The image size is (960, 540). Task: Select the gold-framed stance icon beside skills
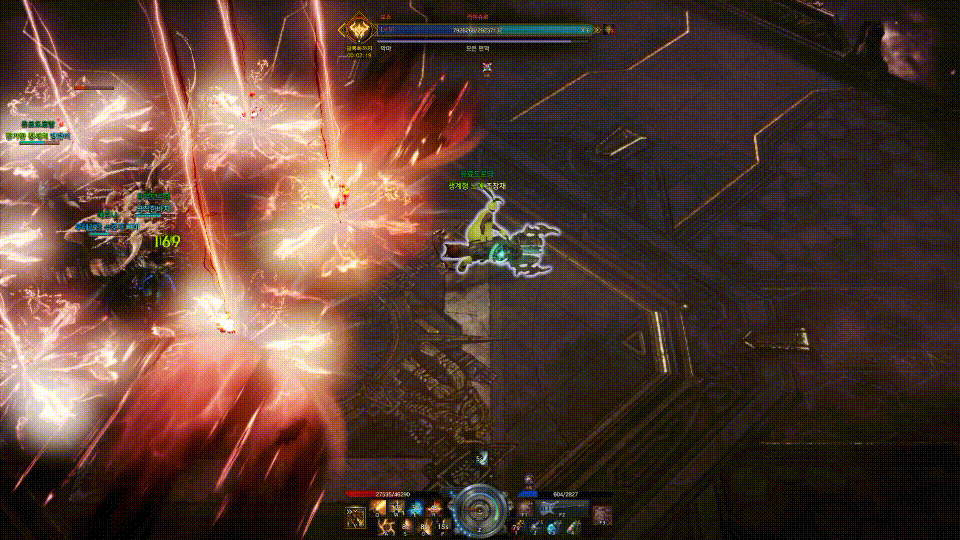click(355, 517)
